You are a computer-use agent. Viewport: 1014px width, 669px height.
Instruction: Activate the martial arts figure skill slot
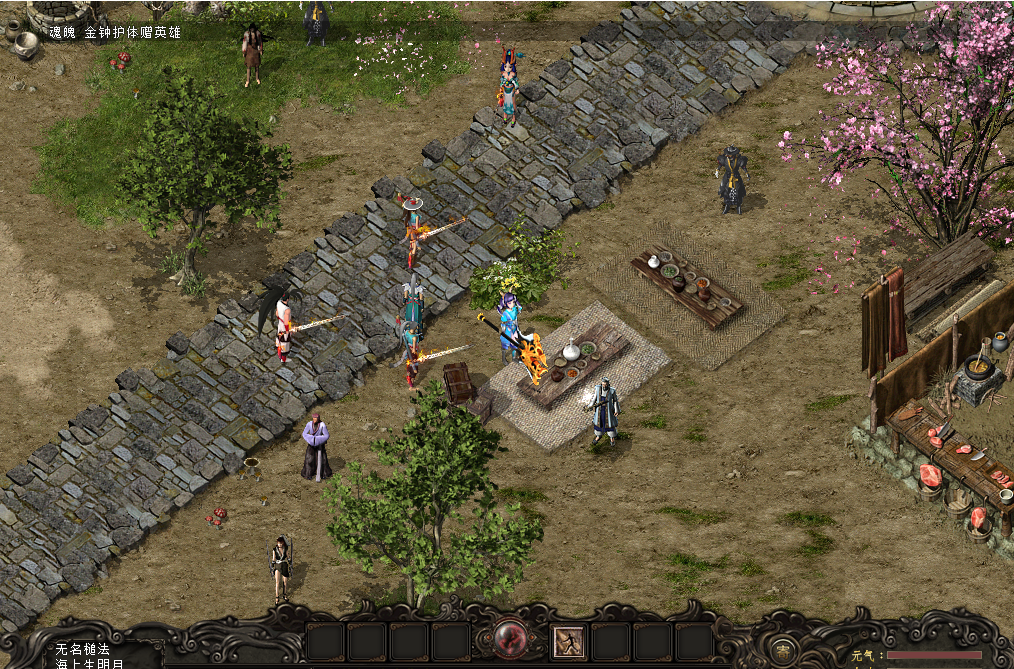568,642
